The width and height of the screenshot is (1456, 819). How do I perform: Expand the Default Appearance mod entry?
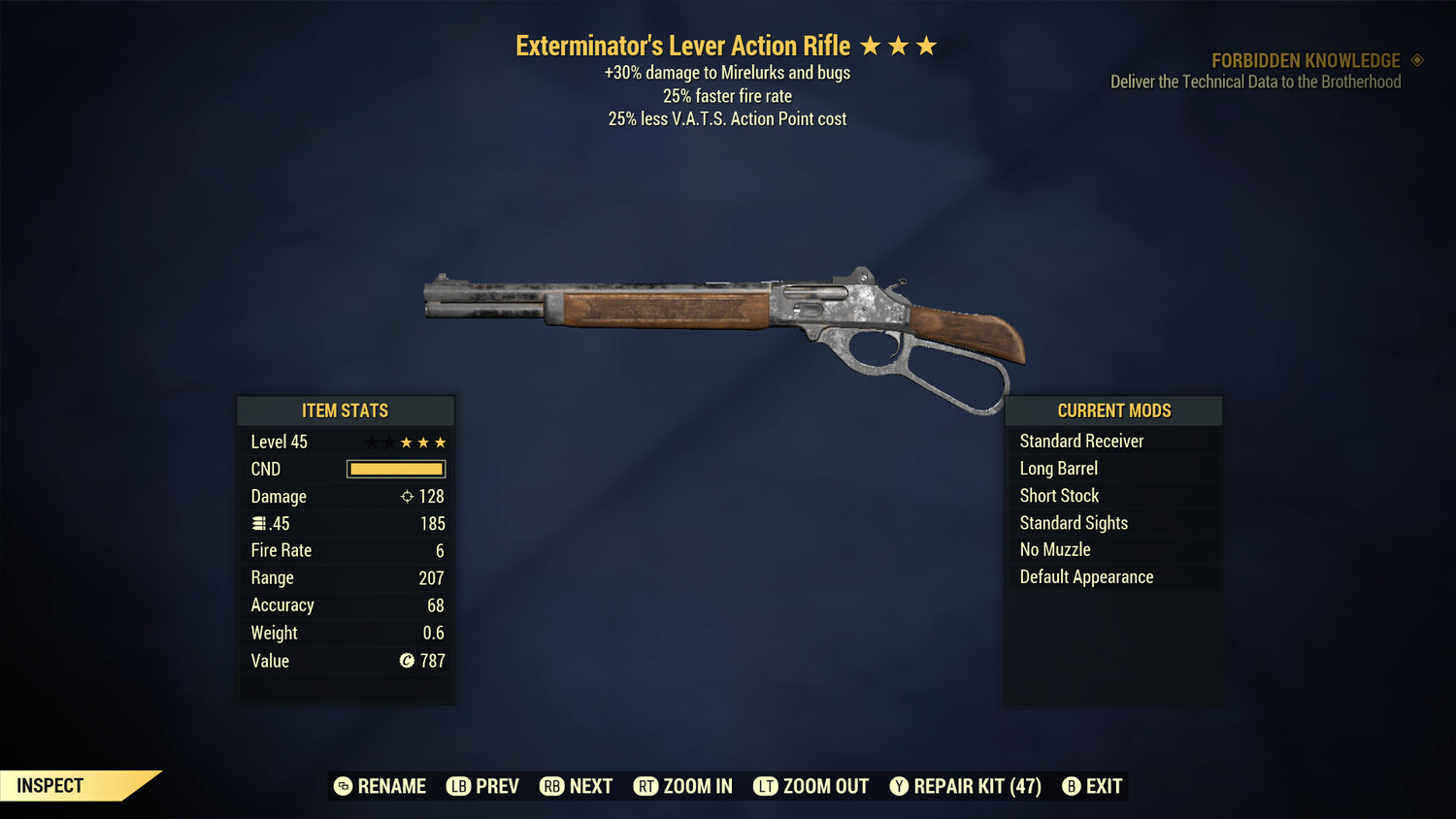[1085, 576]
